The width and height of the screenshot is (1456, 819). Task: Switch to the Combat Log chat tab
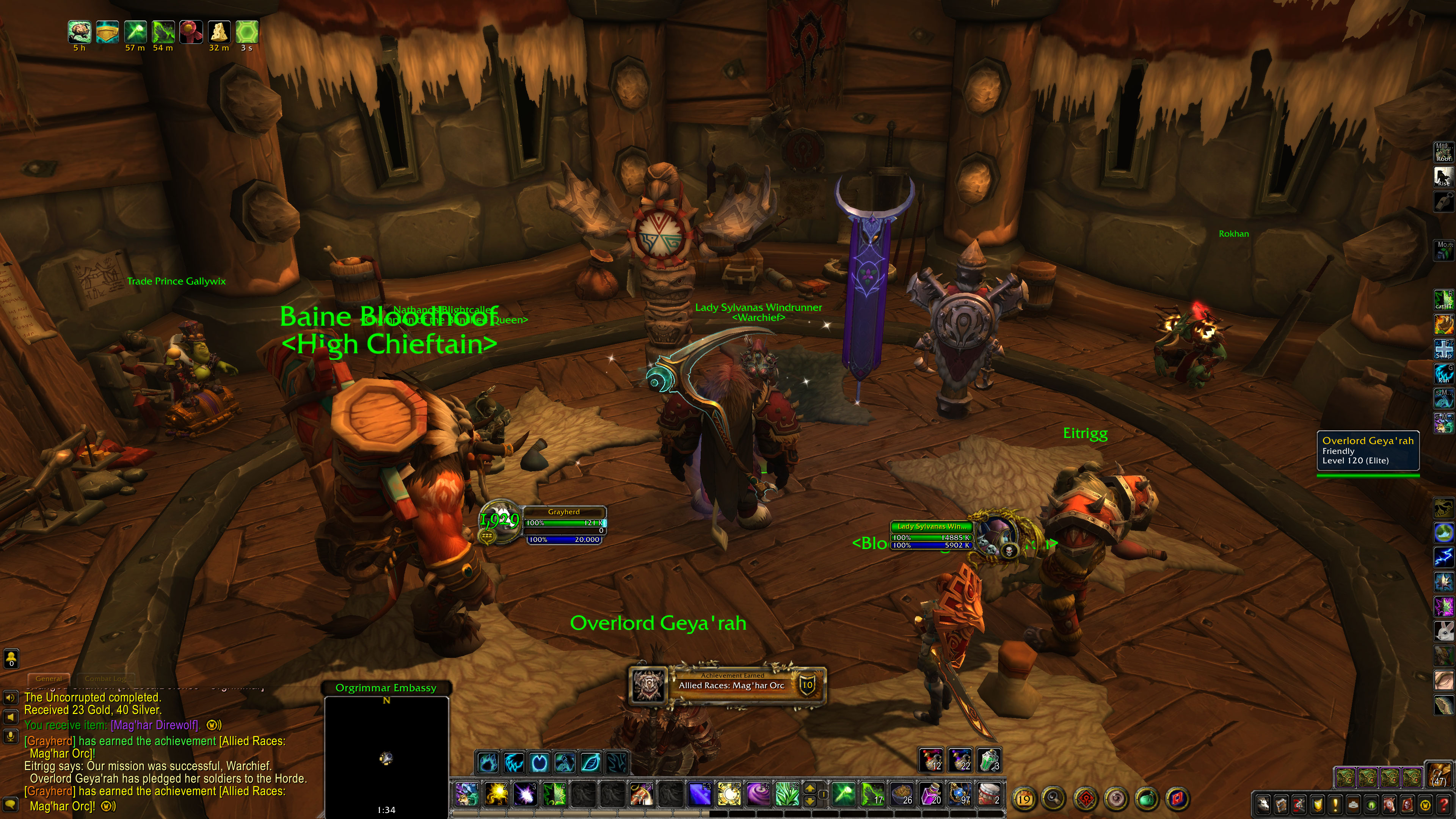[106, 679]
